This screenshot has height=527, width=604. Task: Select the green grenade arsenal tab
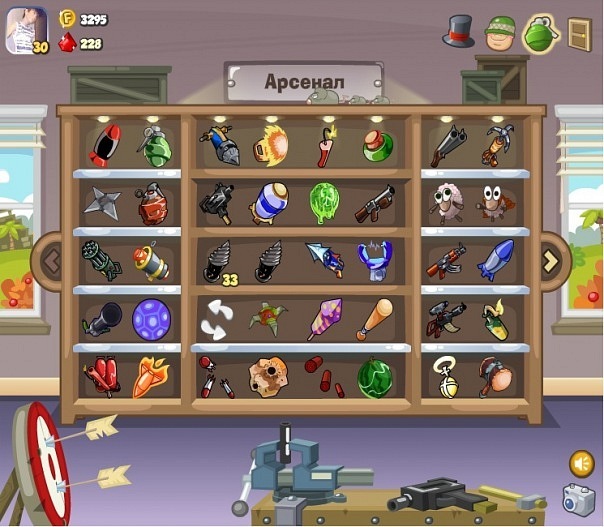pos(540,33)
